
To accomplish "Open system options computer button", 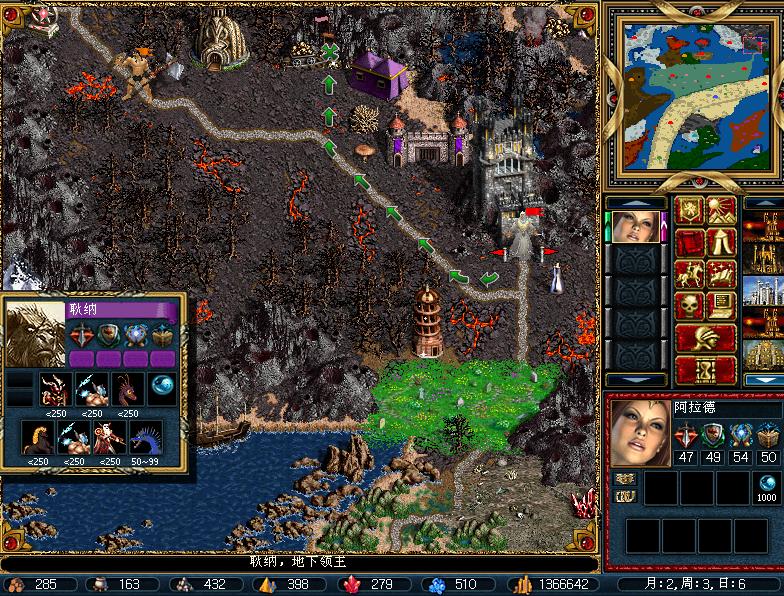I will pyautogui.click(x=722, y=305).
